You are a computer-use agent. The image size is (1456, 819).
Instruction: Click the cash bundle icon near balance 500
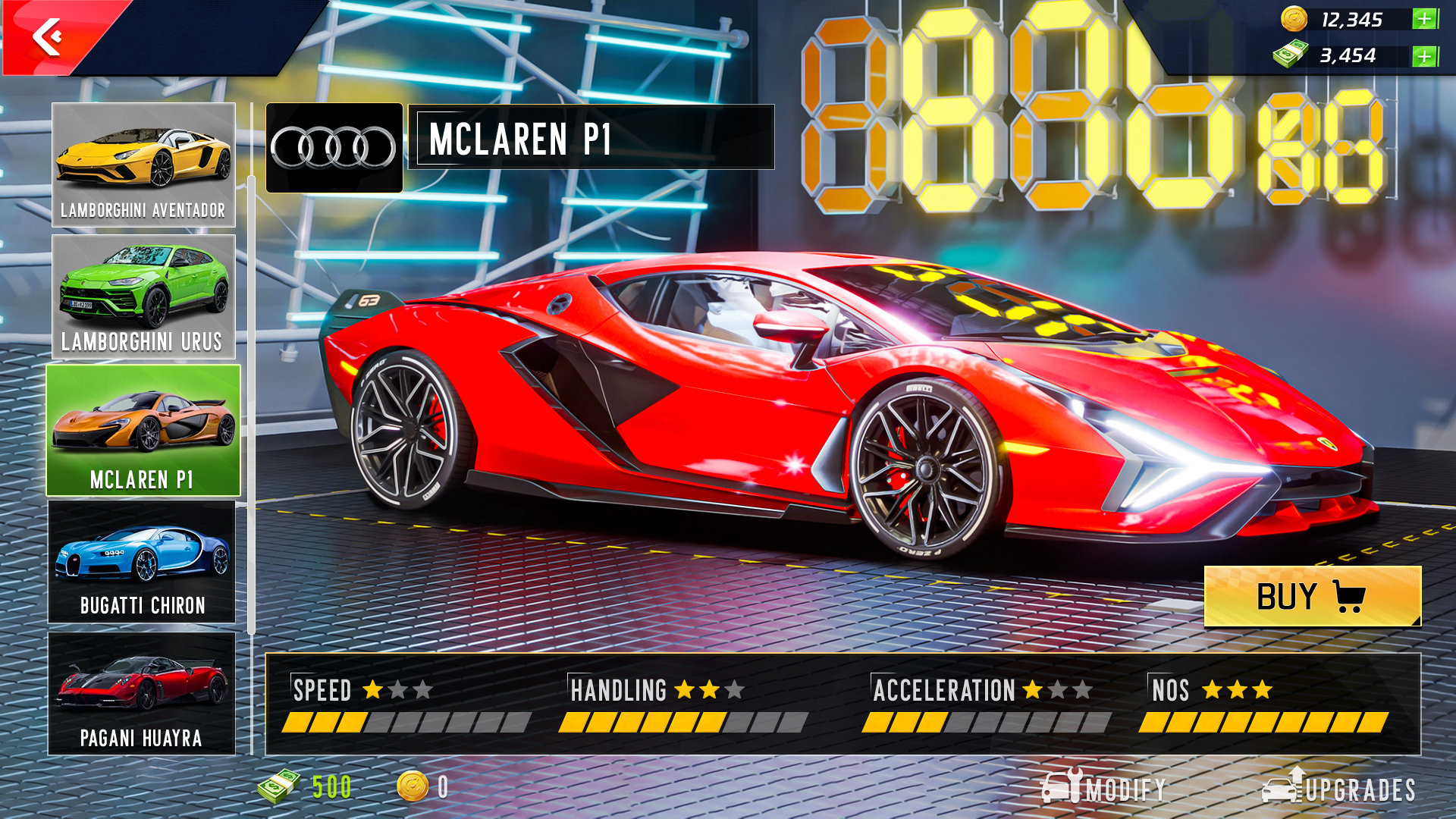(281, 786)
